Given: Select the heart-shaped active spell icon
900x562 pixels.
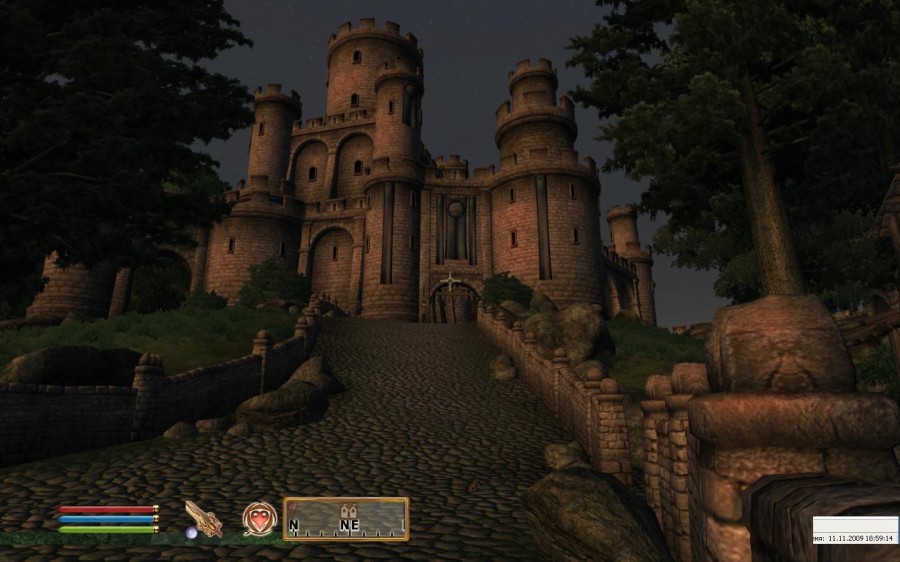Looking at the screenshot, I should [258, 518].
